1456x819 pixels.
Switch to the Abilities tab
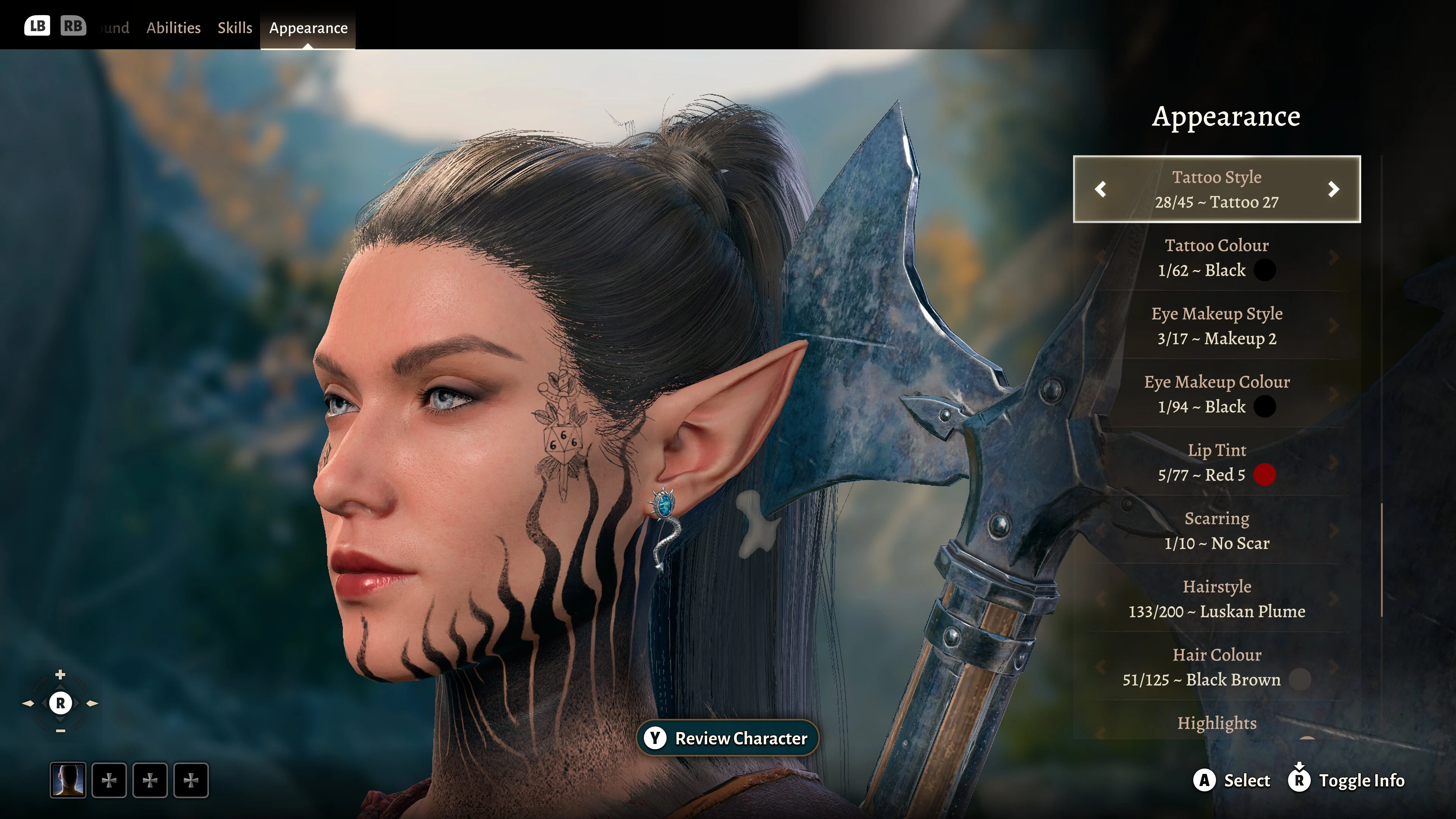[173, 28]
